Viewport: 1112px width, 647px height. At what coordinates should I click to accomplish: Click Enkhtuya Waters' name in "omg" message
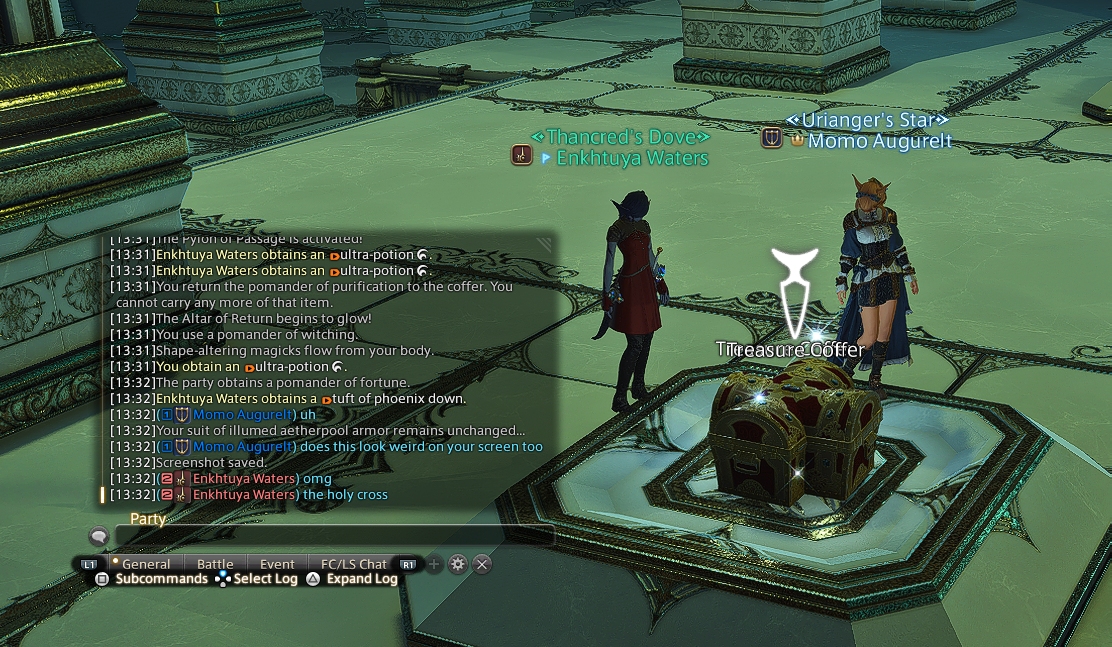coord(244,479)
